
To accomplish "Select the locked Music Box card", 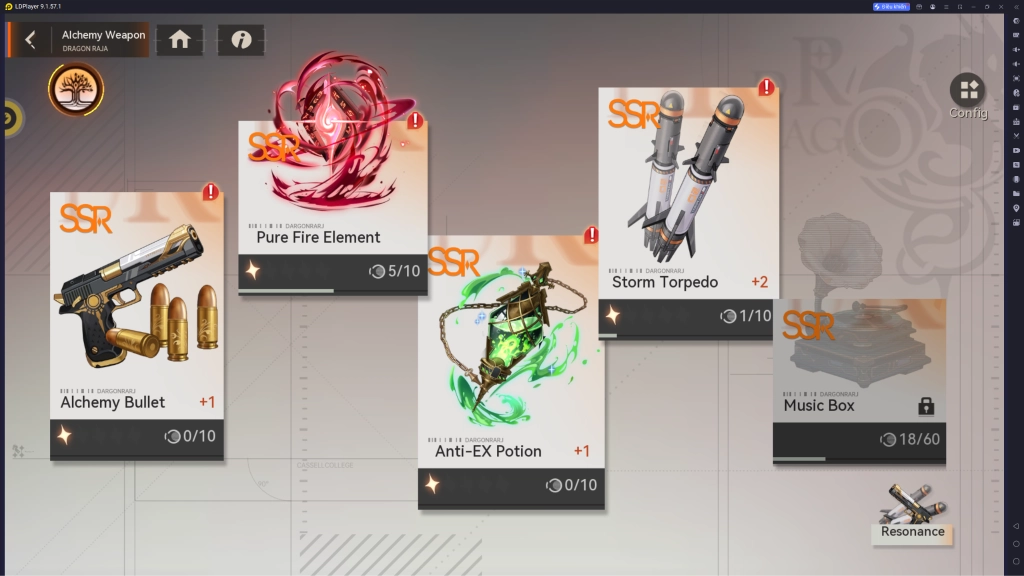I will pyautogui.click(x=859, y=382).
